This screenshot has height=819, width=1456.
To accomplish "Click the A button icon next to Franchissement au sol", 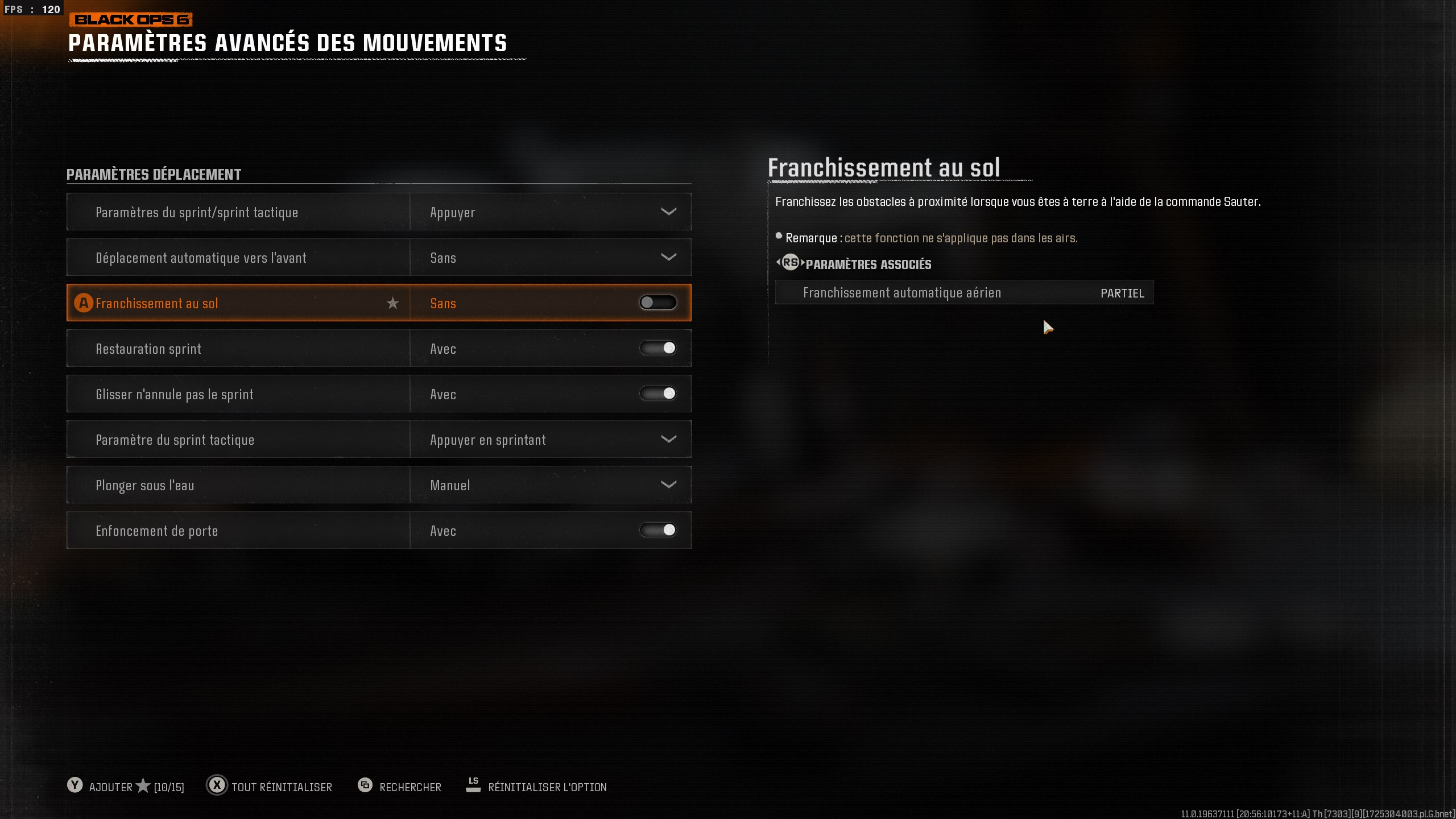I will click(83, 303).
